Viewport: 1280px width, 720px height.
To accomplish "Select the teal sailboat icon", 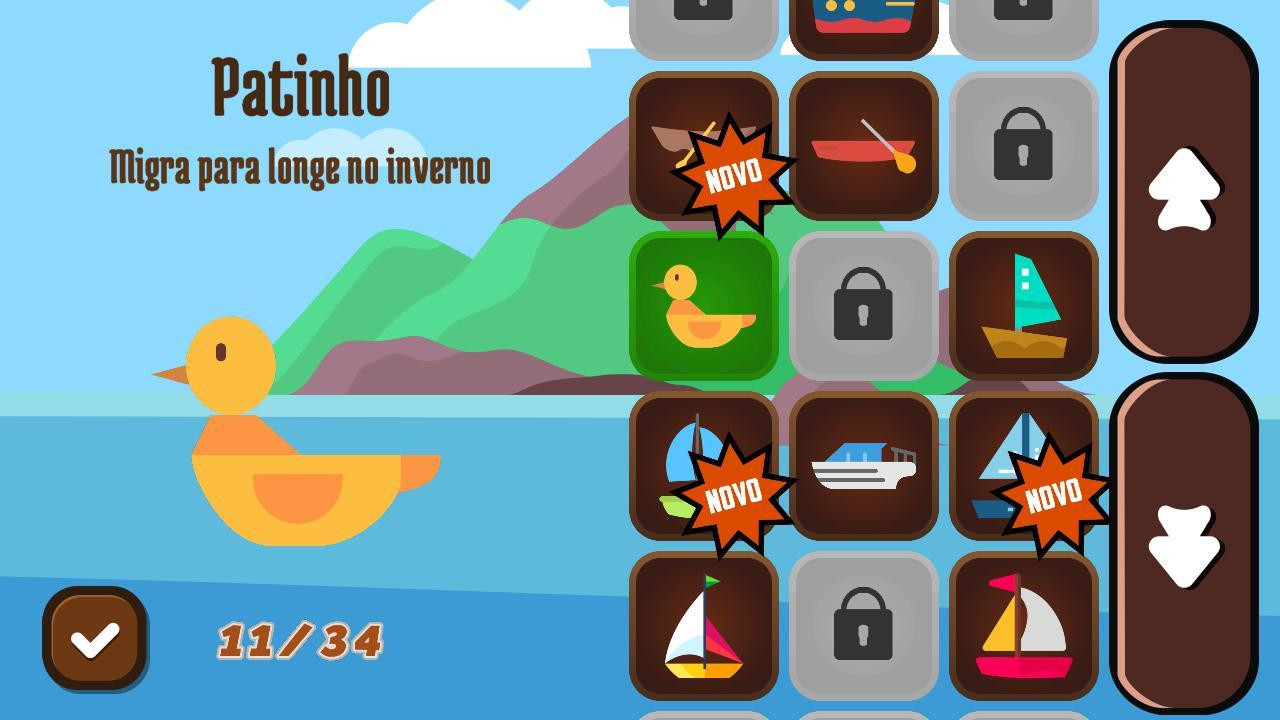I will coord(1024,305).
